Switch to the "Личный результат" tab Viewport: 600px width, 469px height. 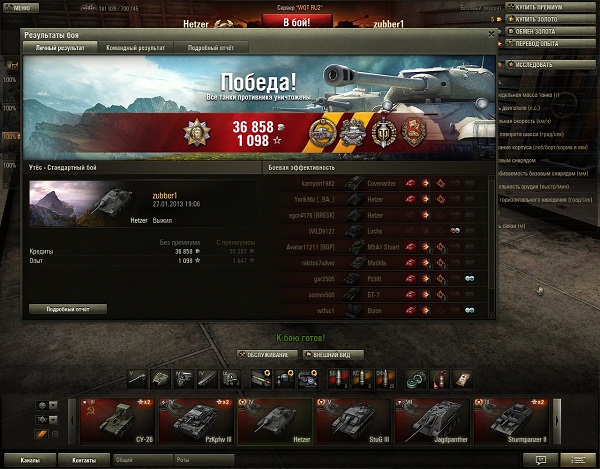pos(59,47)
